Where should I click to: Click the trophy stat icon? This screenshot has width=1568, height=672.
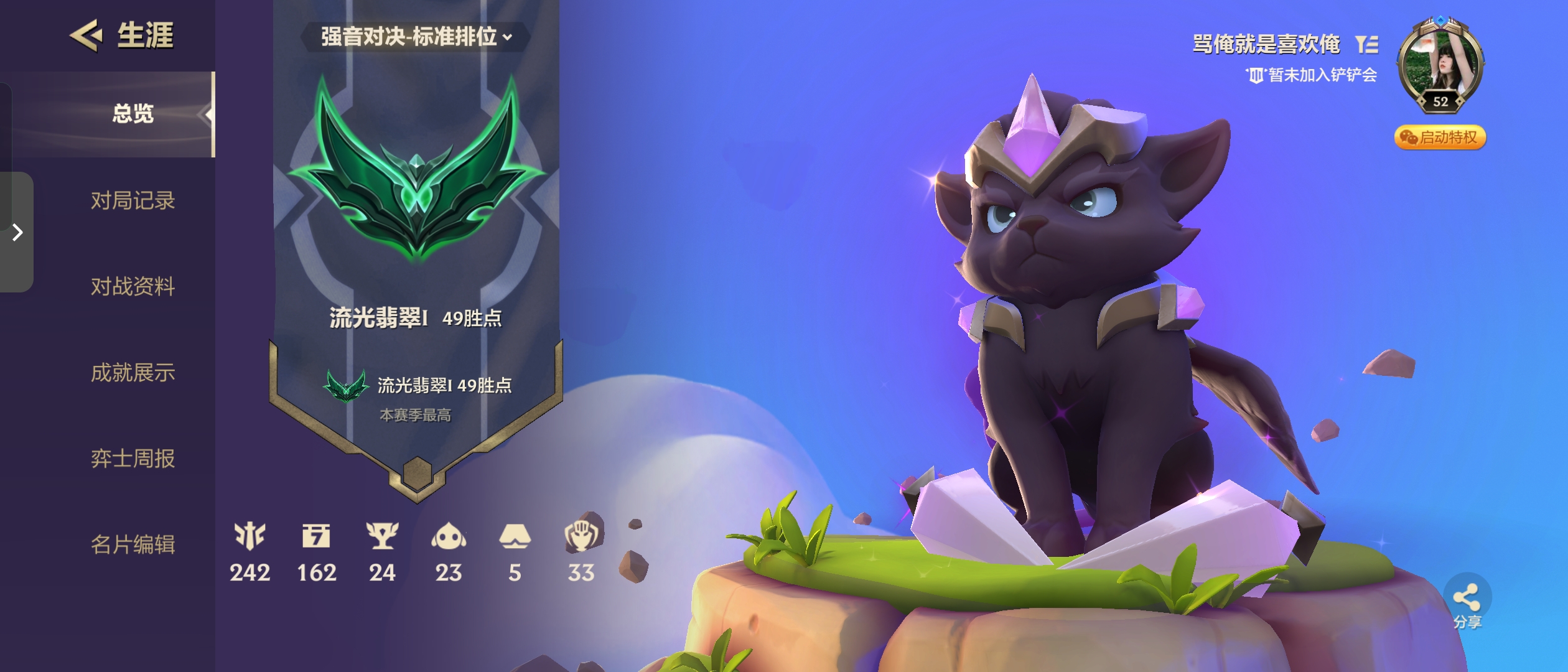pyautogui.click(x=382, y=536)
